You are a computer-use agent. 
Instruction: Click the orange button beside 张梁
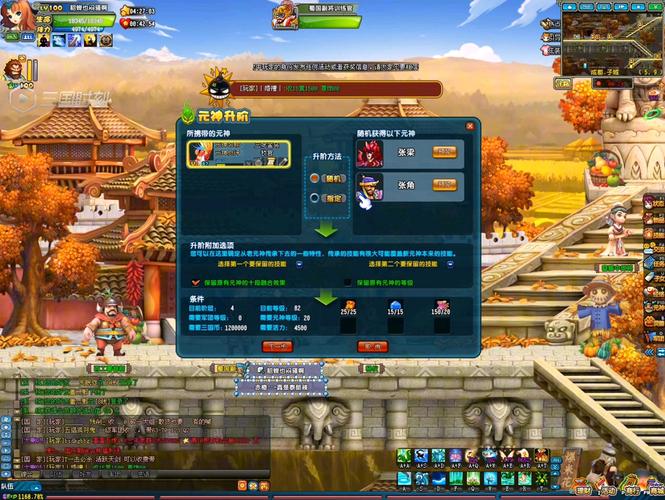[x=444, y=152]
